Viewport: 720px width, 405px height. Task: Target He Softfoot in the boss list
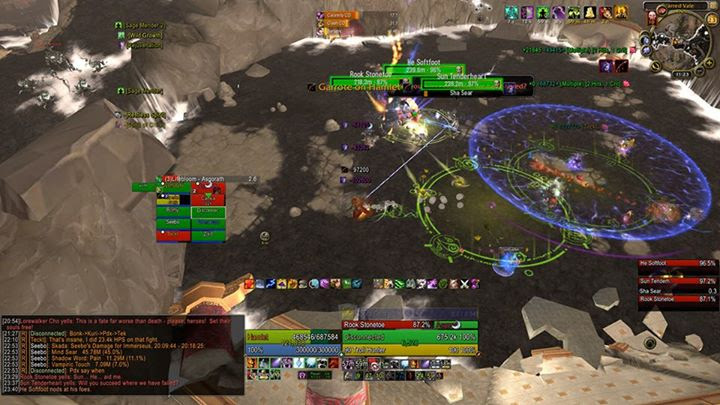pyautogui.click(x=691, y=265)
